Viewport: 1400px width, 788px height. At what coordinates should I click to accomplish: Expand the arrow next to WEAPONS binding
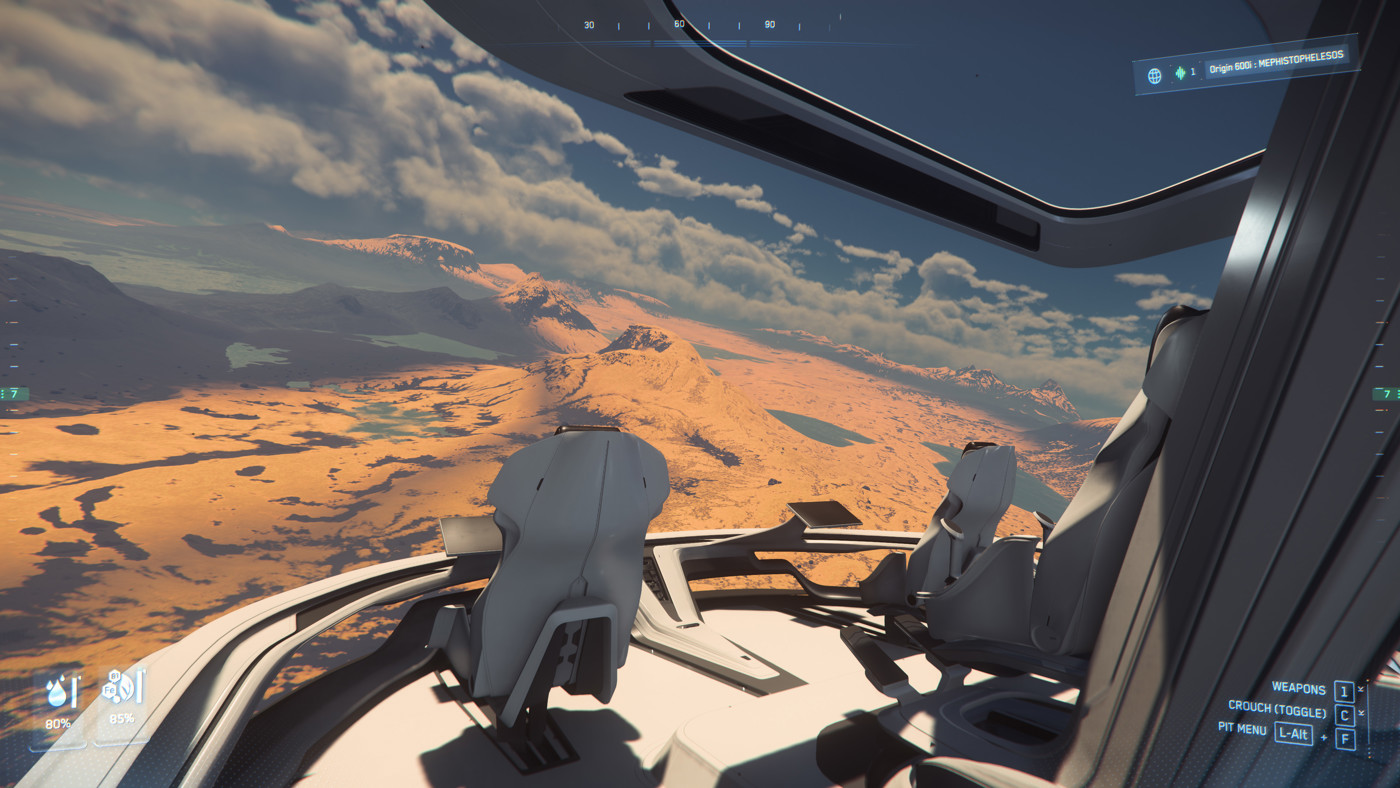1361,688
